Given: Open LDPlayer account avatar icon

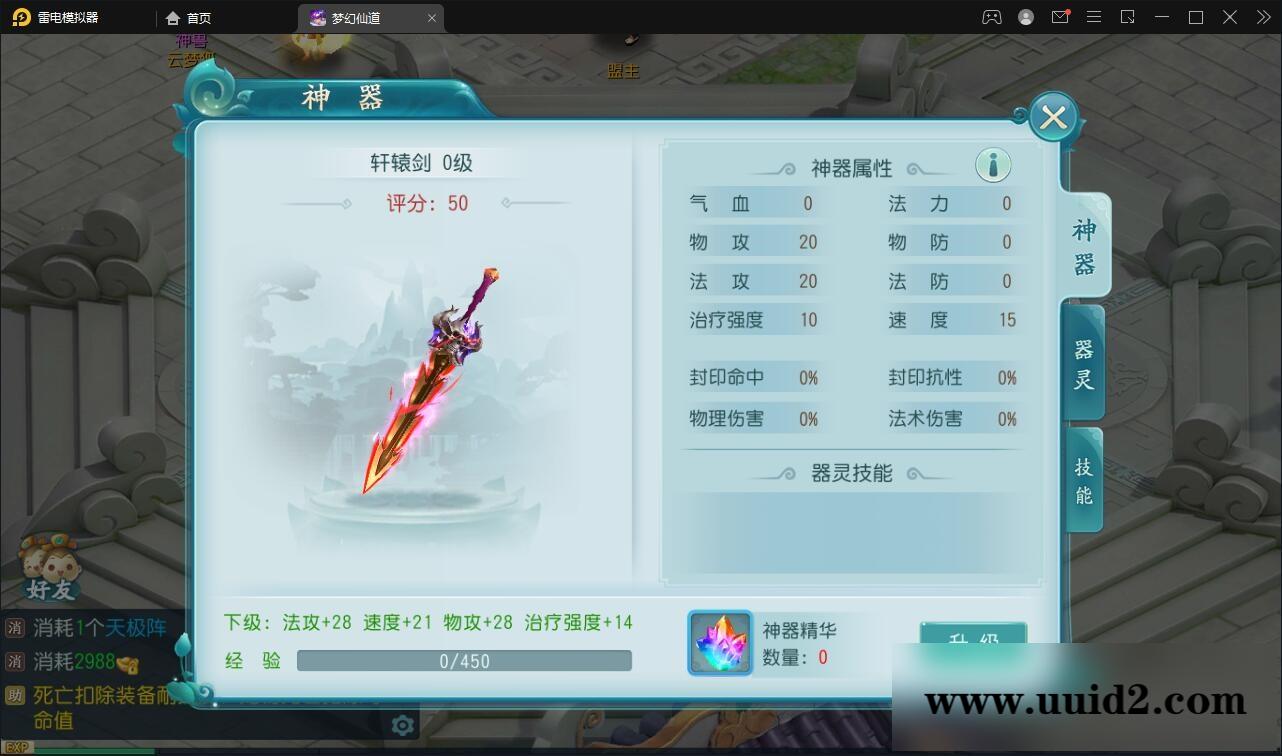Looking at the screenshot, I should 1025,17.
